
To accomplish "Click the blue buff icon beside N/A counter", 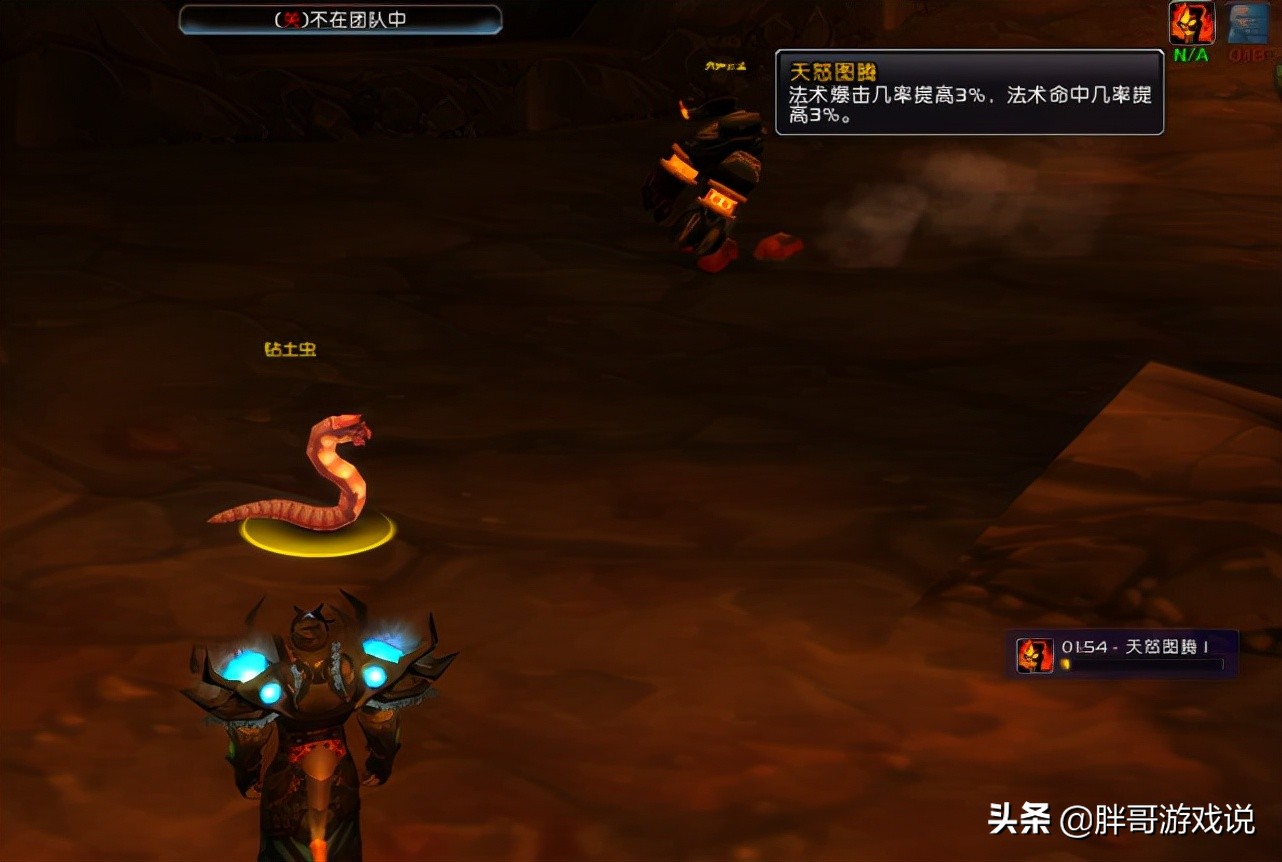I will point(1247,23).
